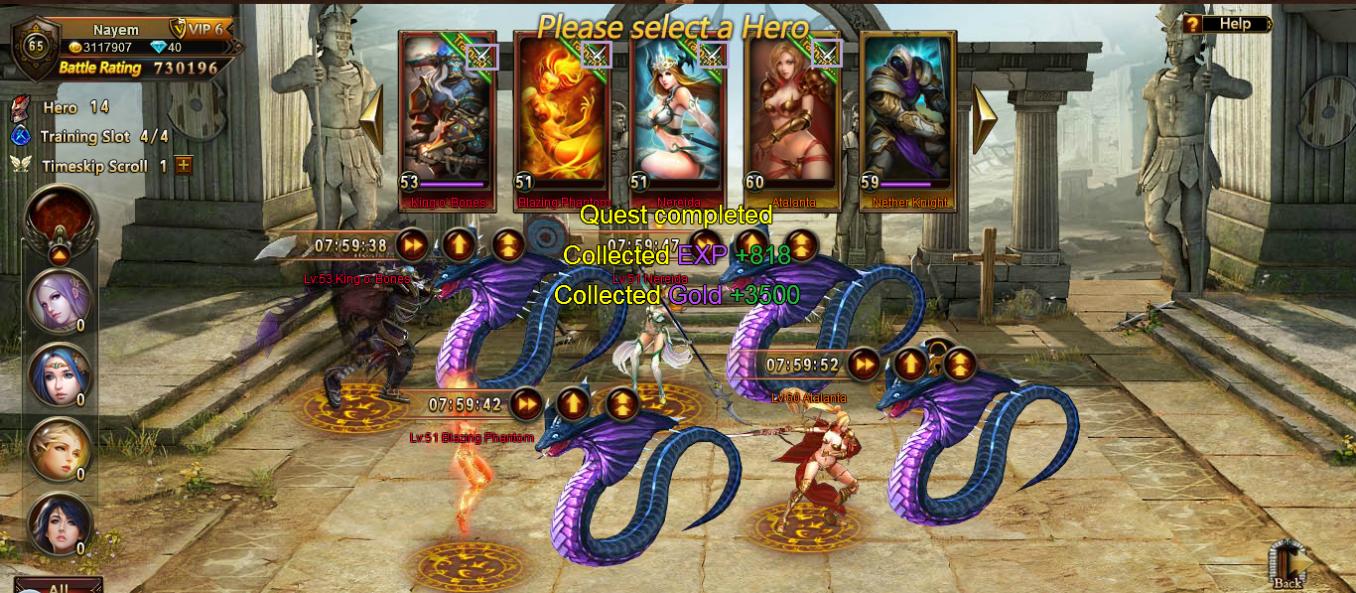Click the double up-arrow button for Blazing Phantom

click(622, 404)
